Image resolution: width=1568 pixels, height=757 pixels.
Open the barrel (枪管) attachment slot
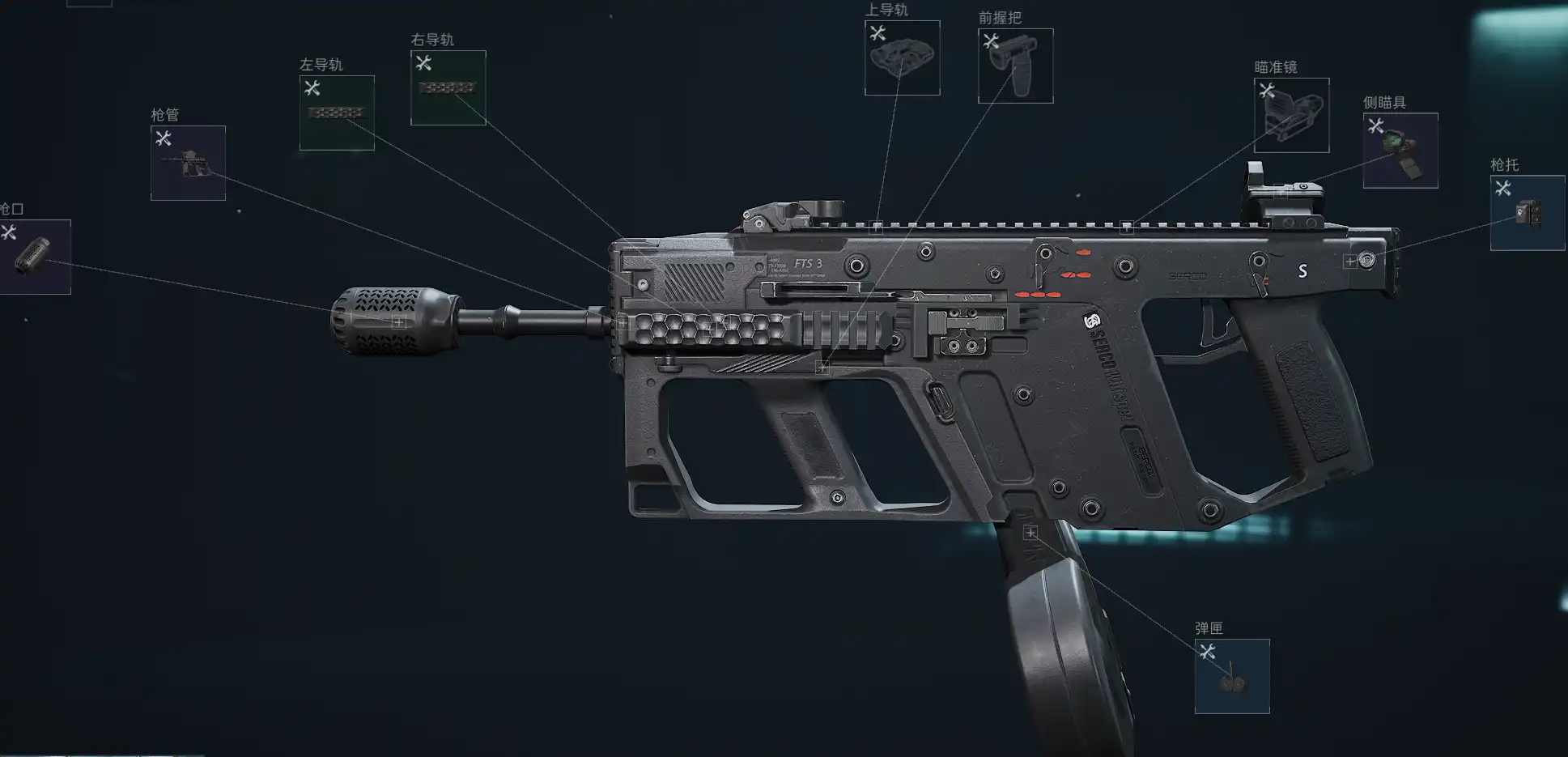(188, 163)
